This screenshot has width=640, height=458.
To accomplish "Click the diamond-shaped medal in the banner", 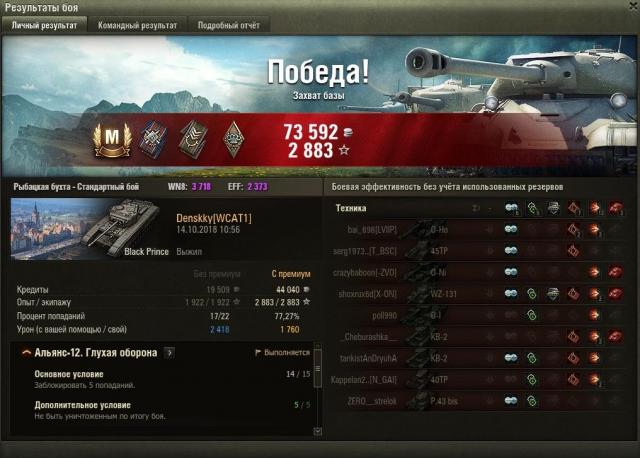I will pyautogui.click(x=232, y=139).
